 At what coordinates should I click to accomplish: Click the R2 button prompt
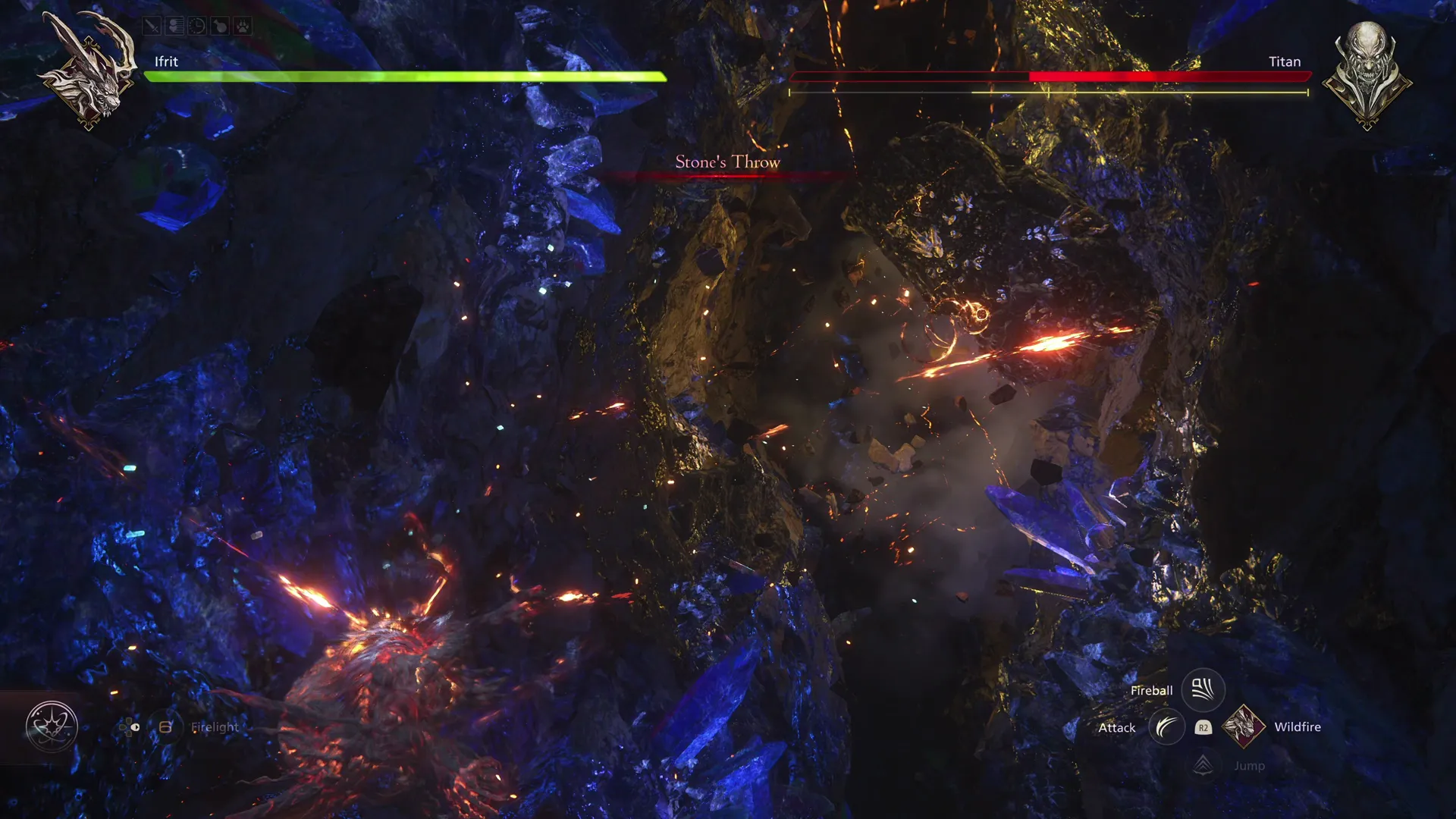point(1203,727)
